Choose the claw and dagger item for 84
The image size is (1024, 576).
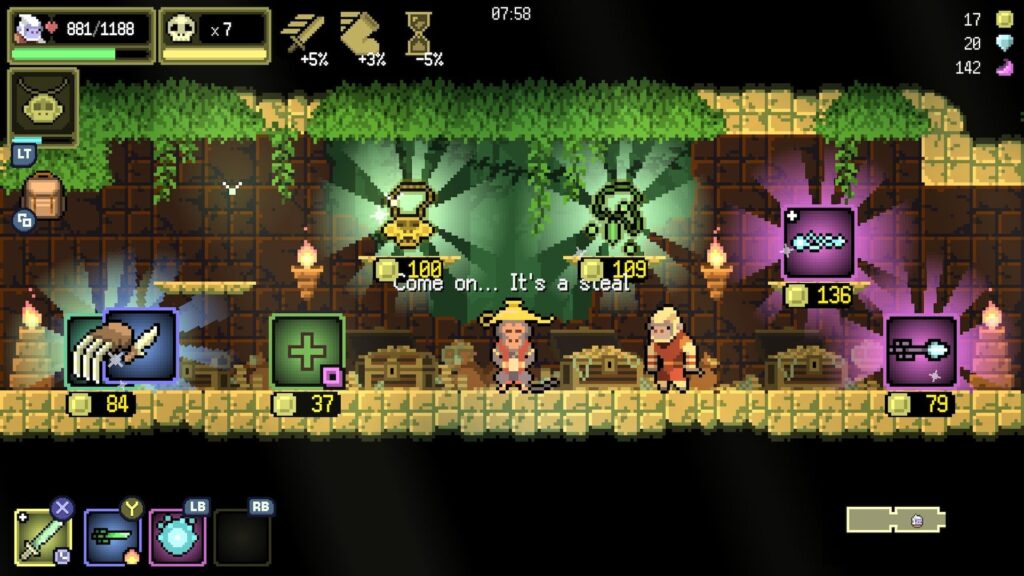(122, 348)
